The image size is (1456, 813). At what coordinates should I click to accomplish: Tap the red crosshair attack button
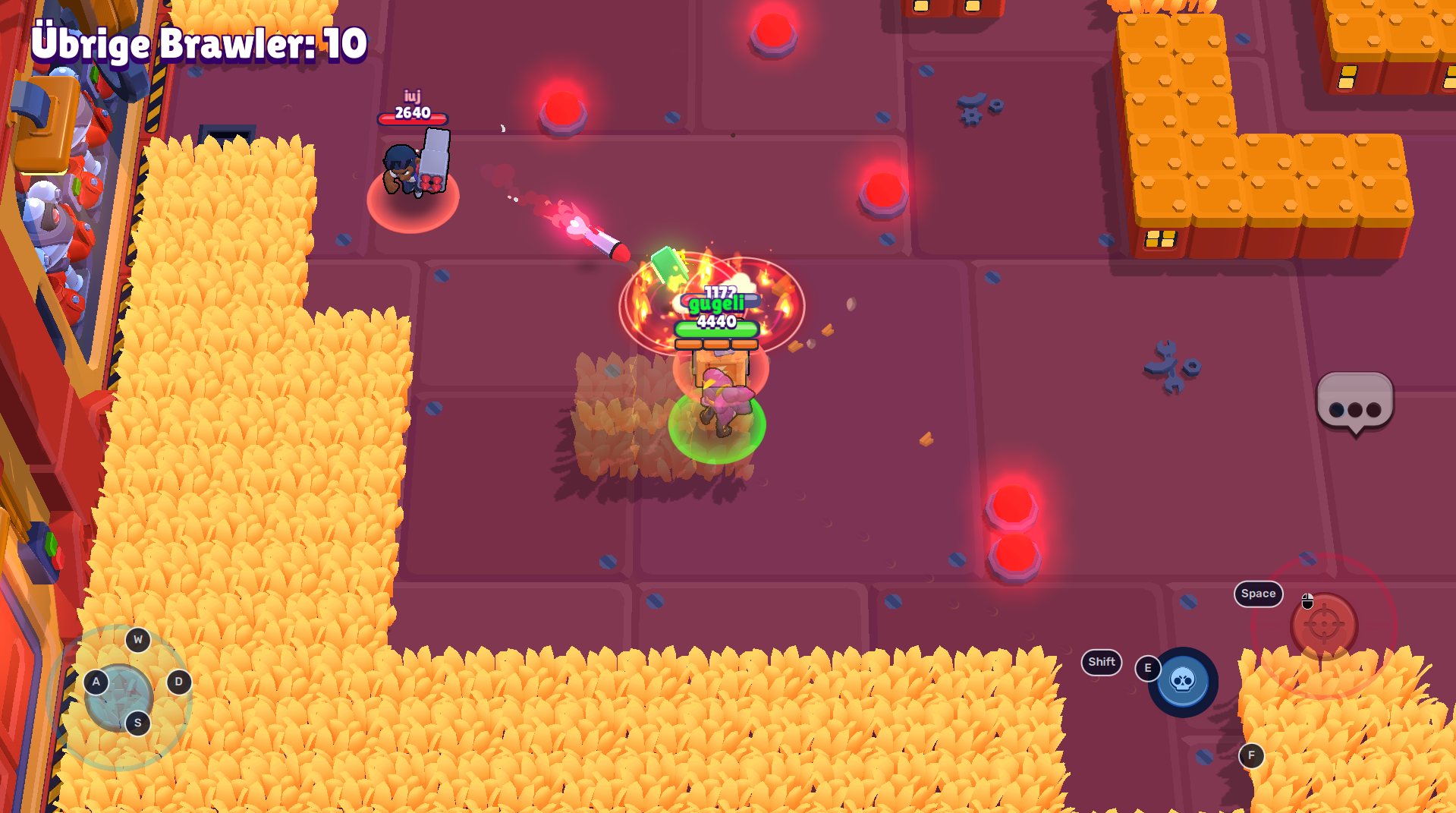[1324, 626]
